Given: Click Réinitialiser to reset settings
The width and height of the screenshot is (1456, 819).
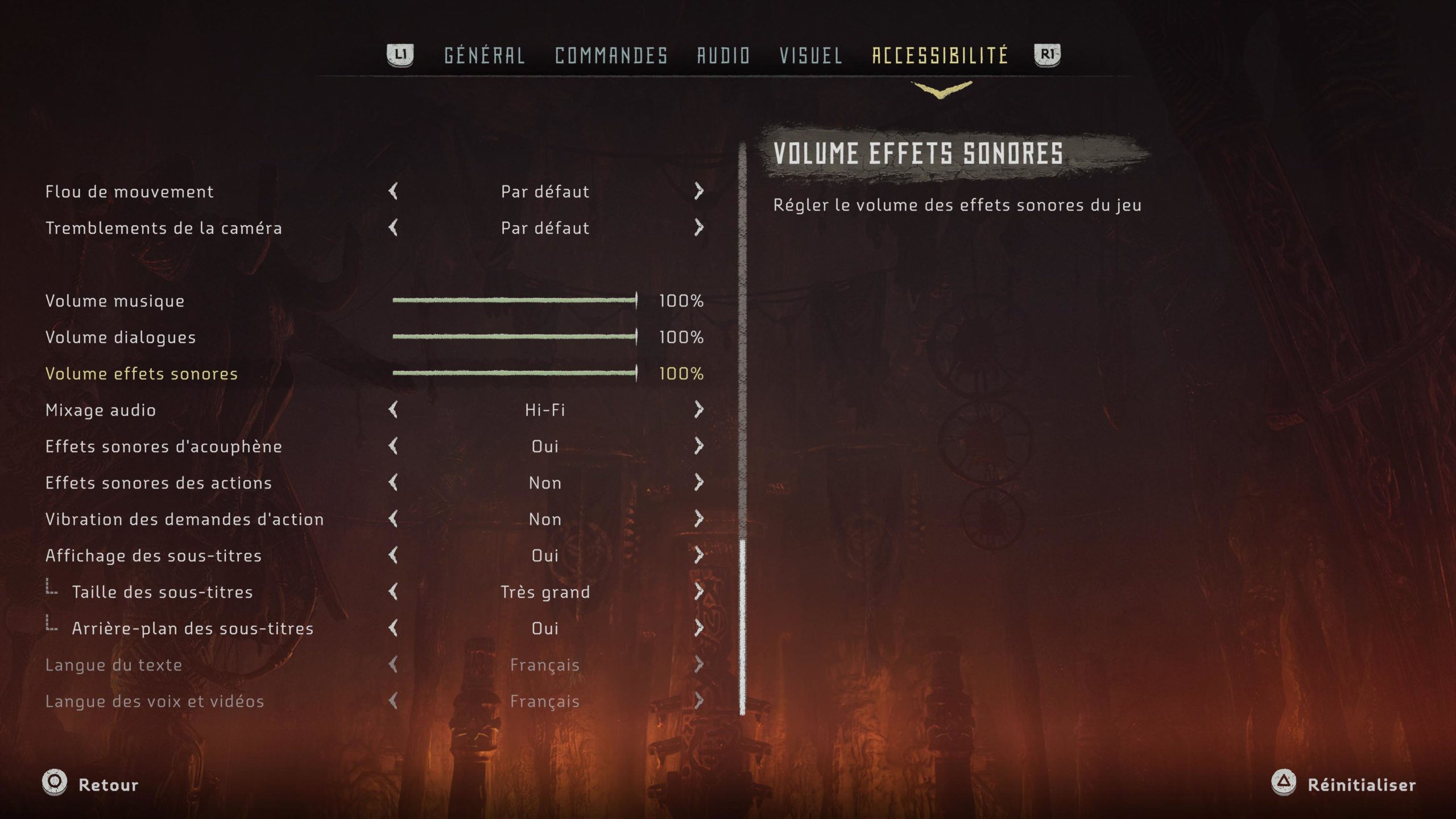Looking at the screenshot, I should coord(1345,784).
